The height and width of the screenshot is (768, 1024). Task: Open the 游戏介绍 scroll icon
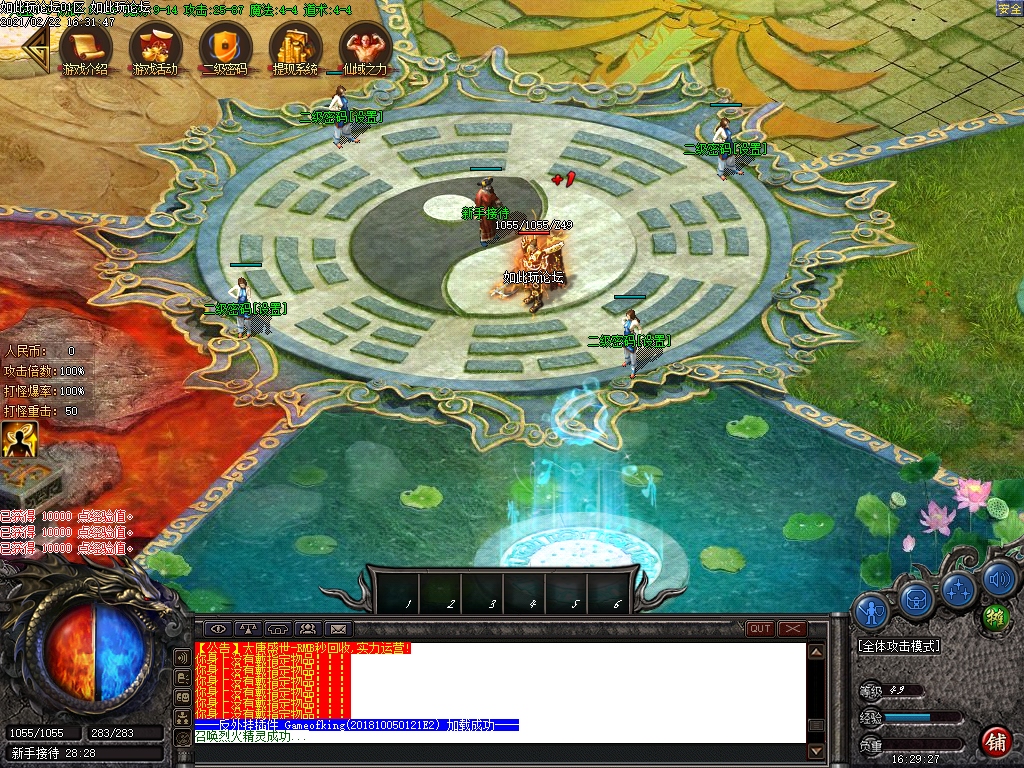tap(84, 47)
